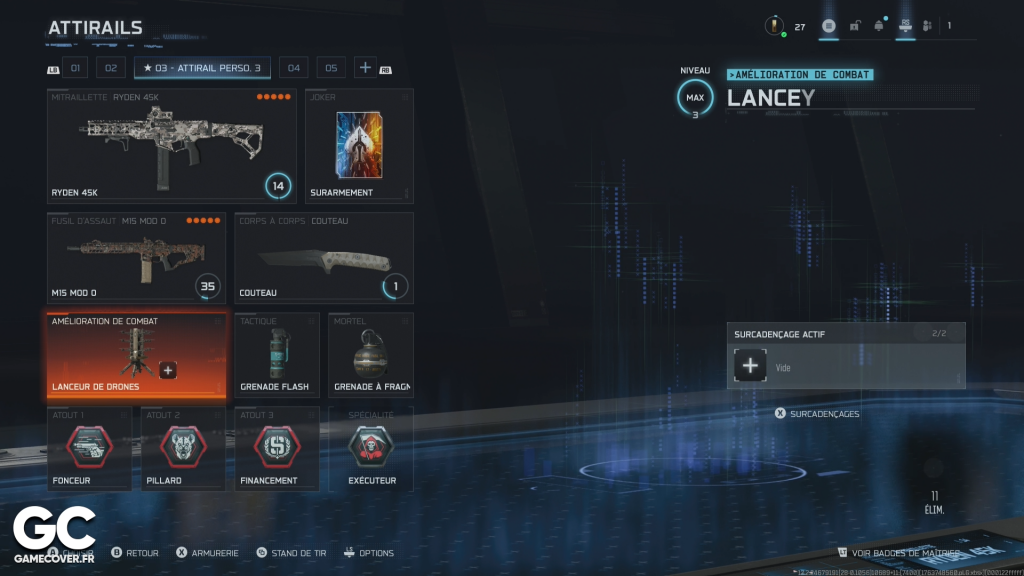Viewport: 1024px width, 576px height.
Task: Choose the Financement perk slot
Action: pos(277,449)
